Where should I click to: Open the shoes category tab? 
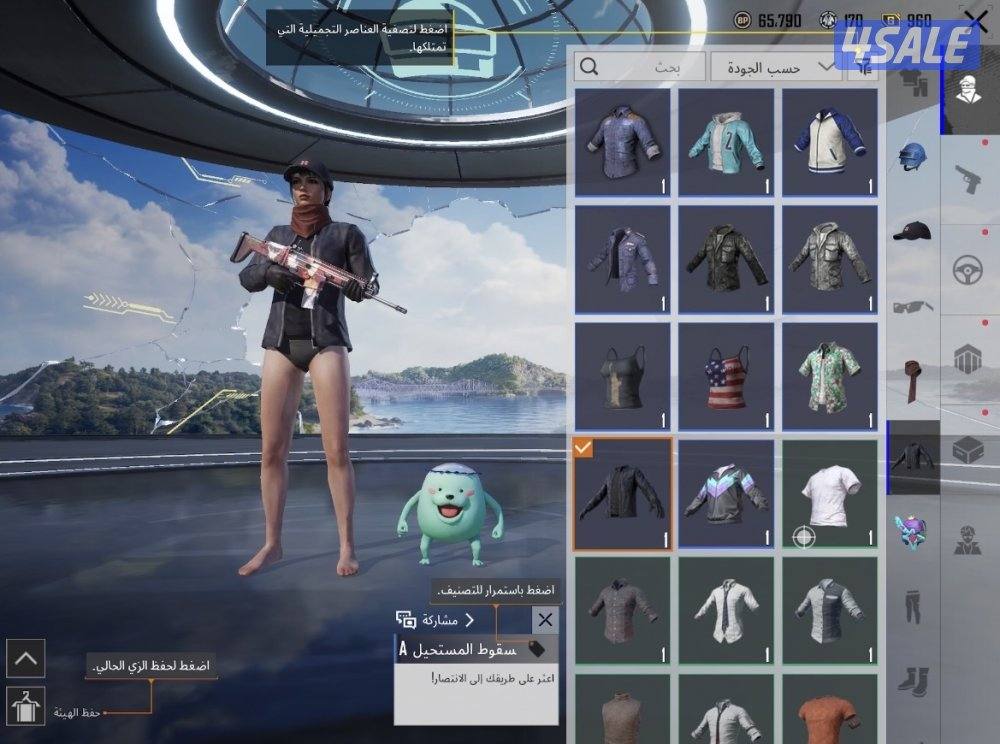pos(912,681)
